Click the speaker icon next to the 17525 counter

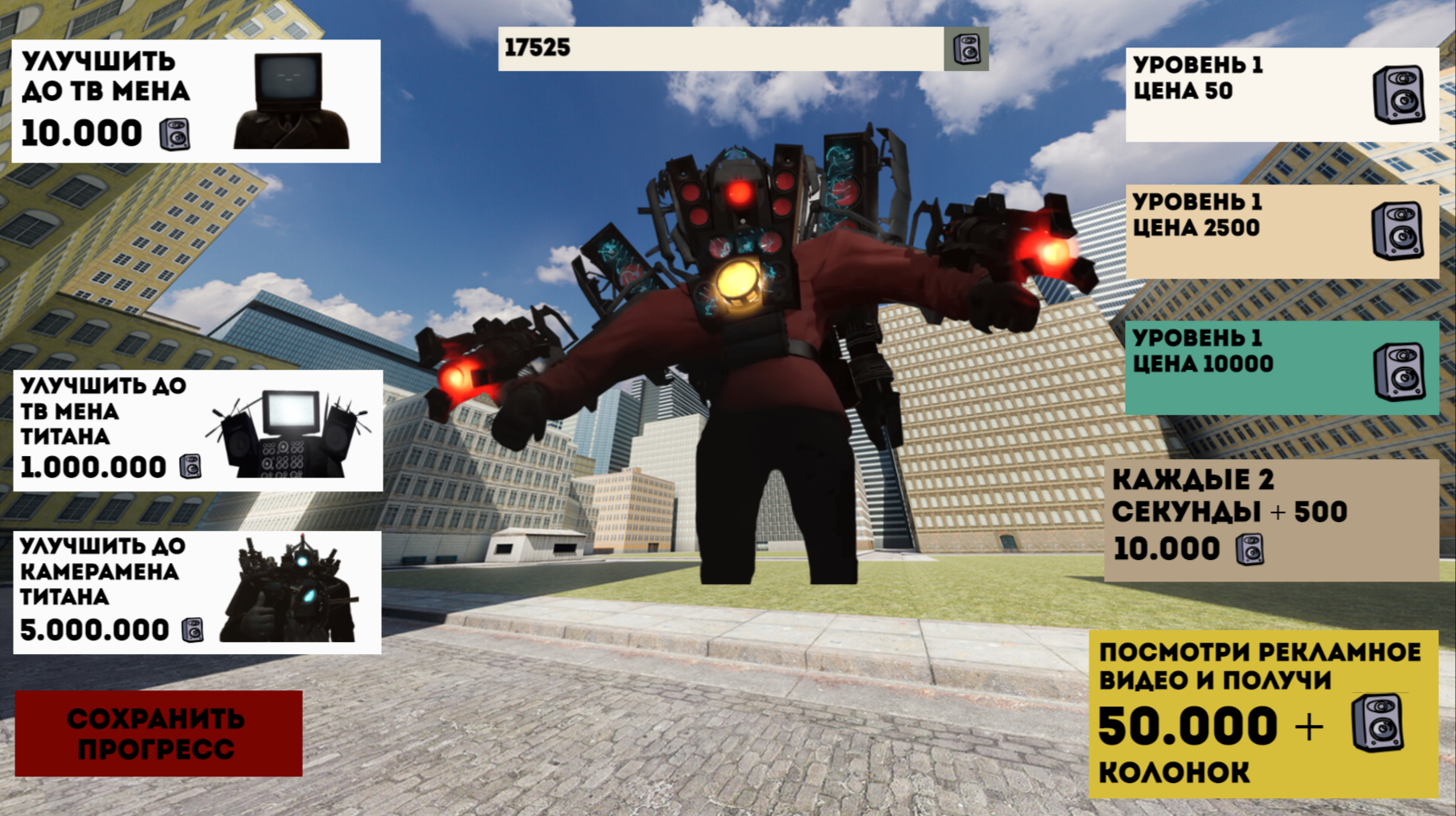(964, 50)
